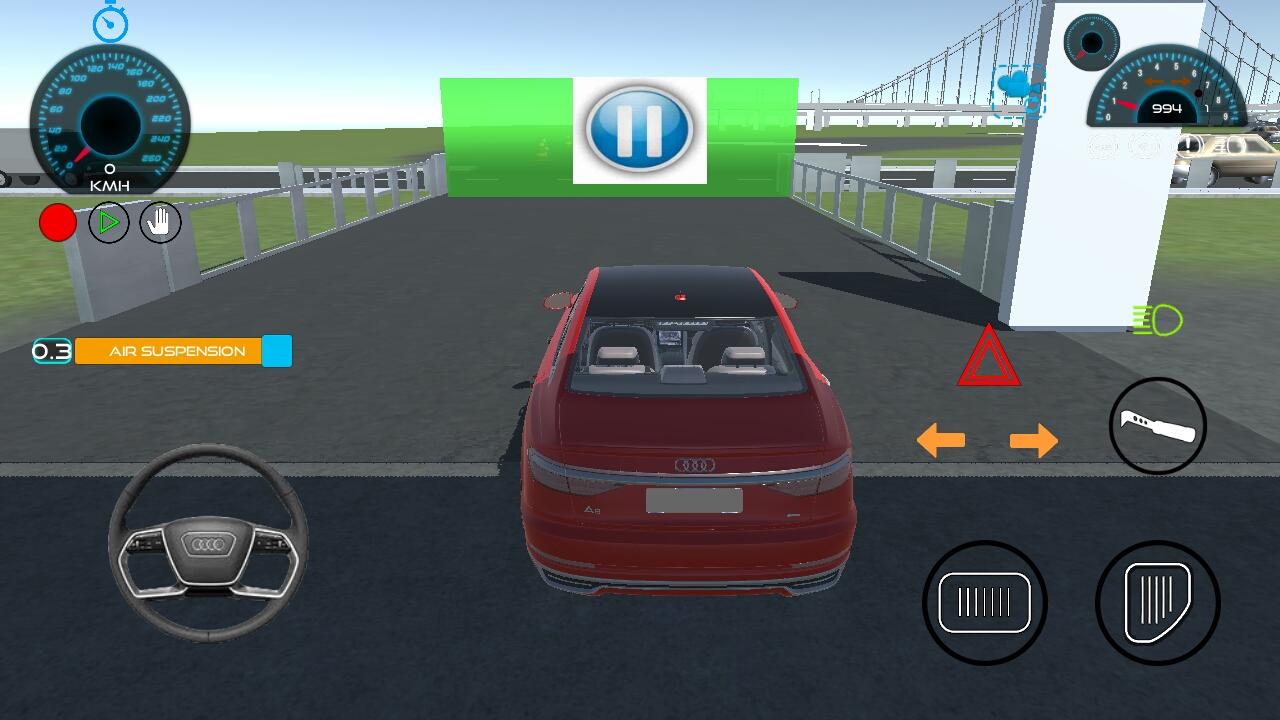Tap the handbrake lever icon
The image size is (1280, 720).
1158,424
